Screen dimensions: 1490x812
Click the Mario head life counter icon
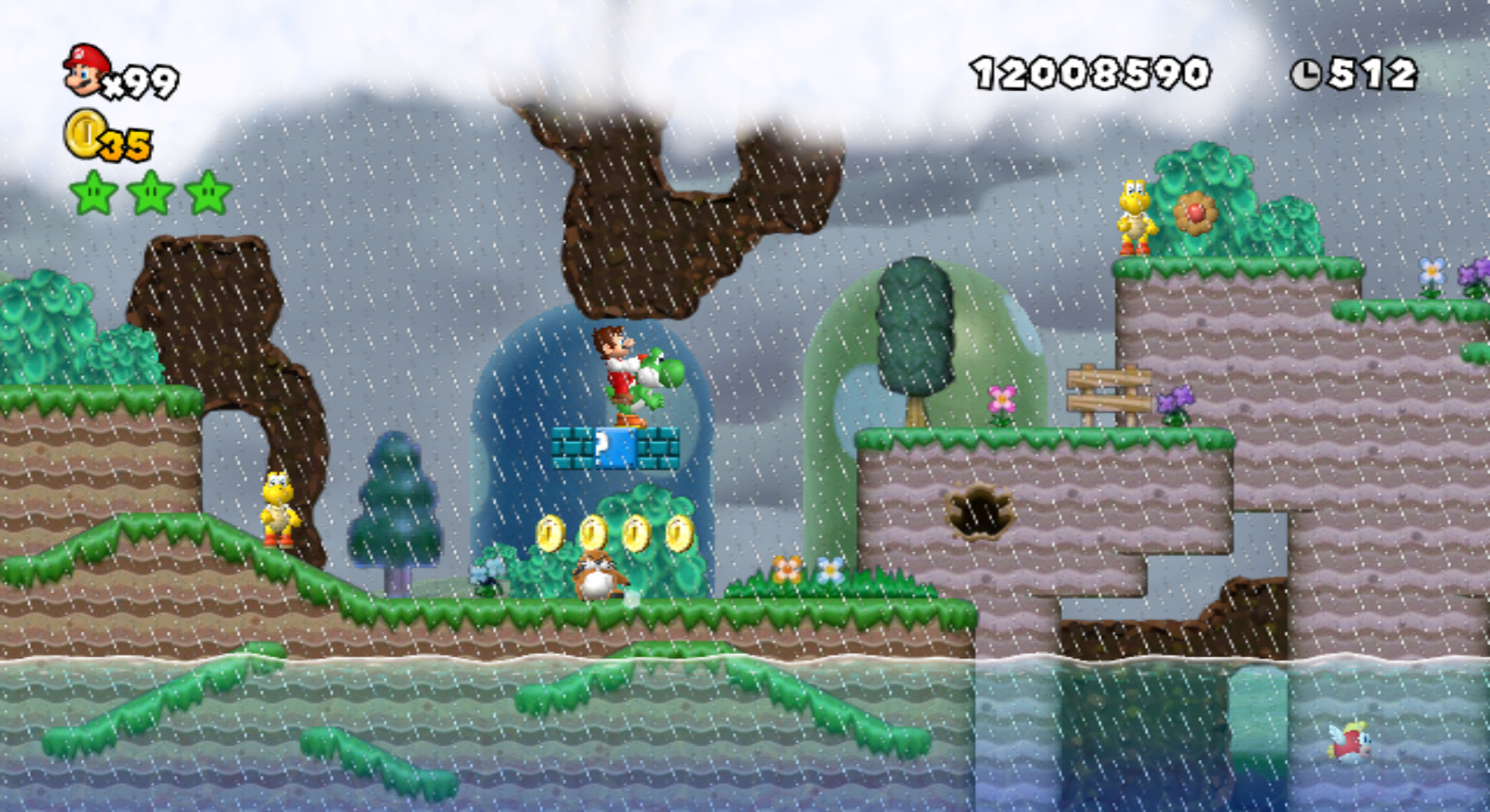tap(85, 68)
